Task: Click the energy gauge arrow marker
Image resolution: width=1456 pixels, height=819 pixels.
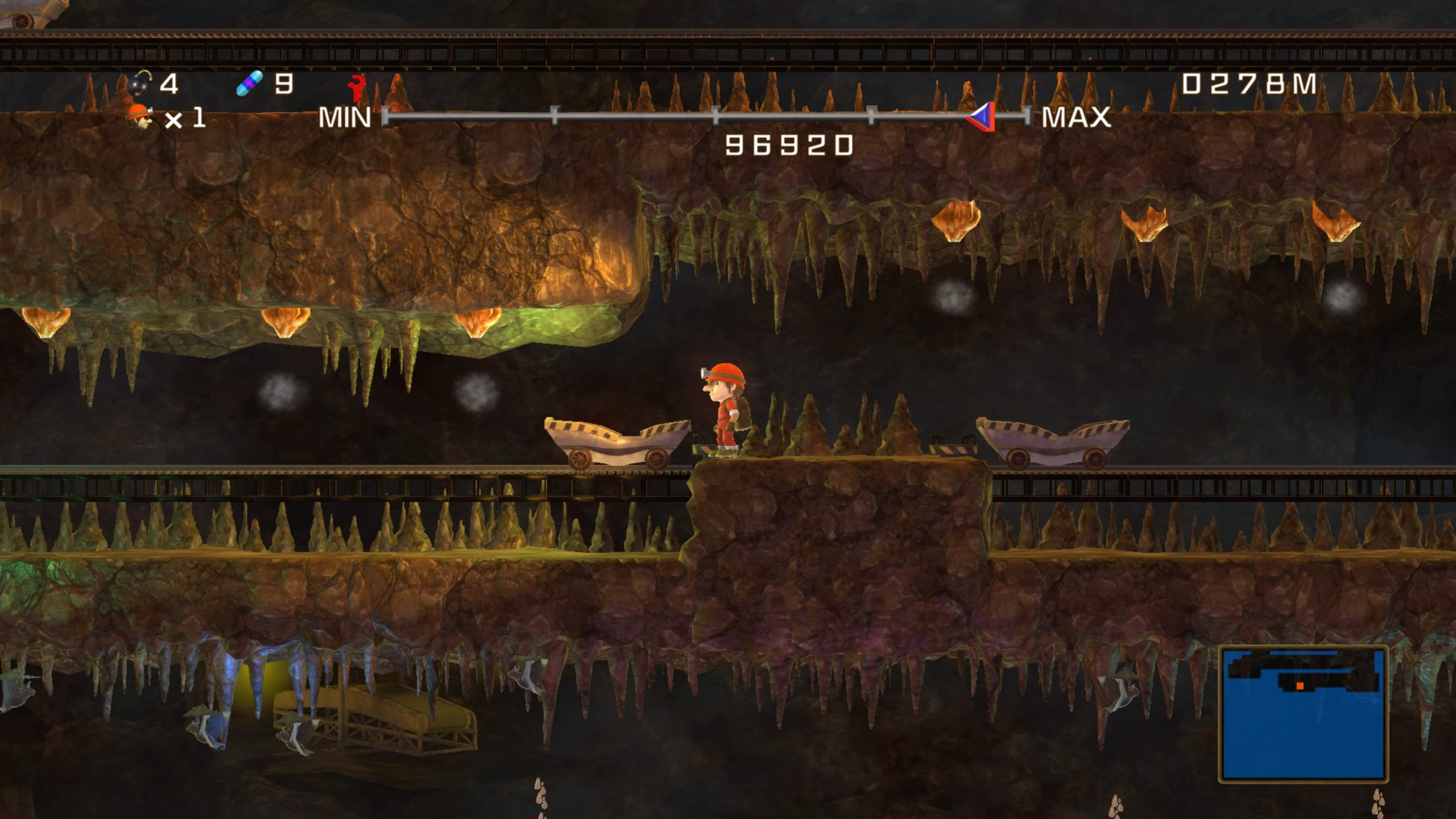Action: coord(983,117)
